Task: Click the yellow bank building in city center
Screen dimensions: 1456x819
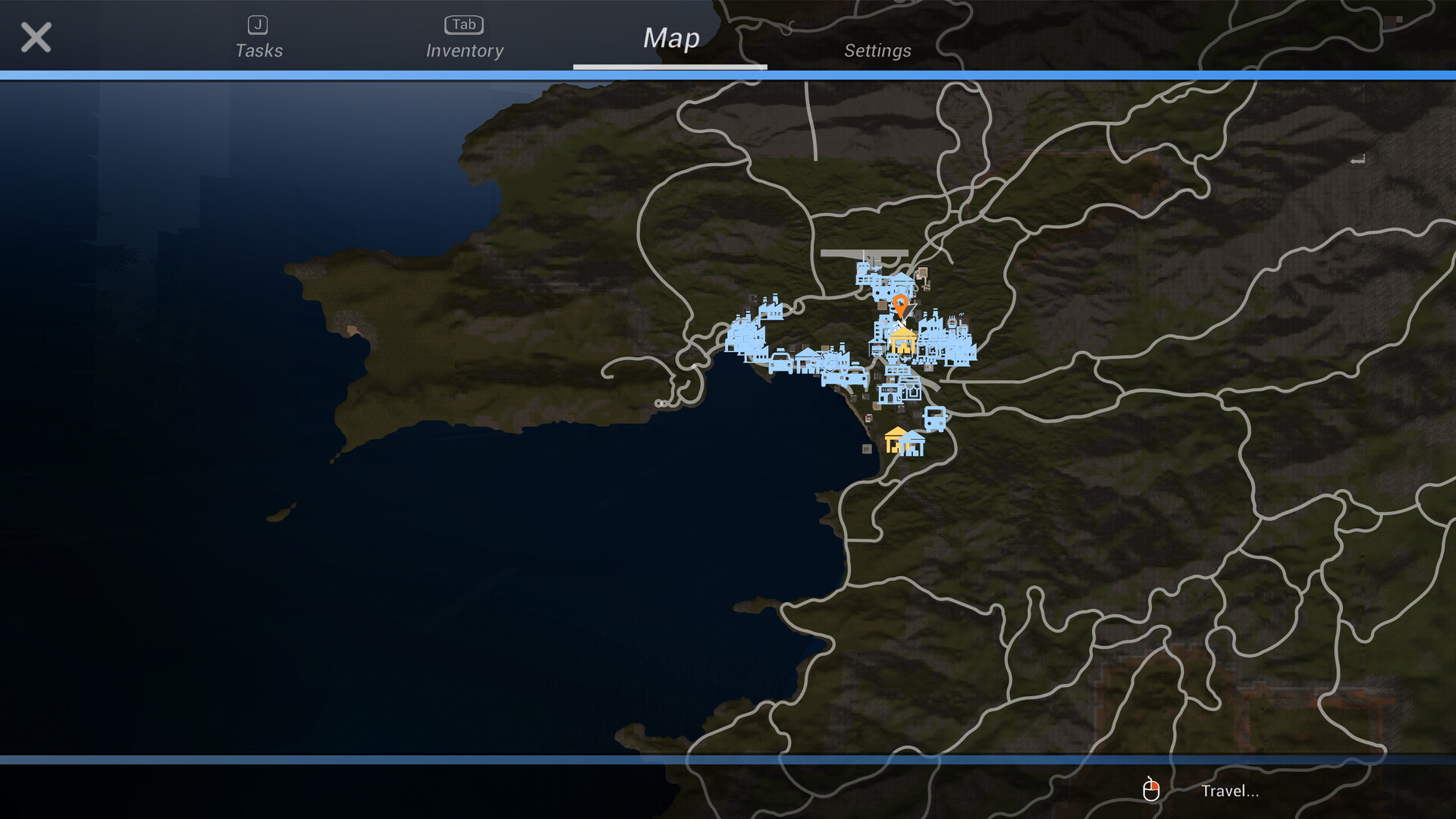Action: point(902,343)
